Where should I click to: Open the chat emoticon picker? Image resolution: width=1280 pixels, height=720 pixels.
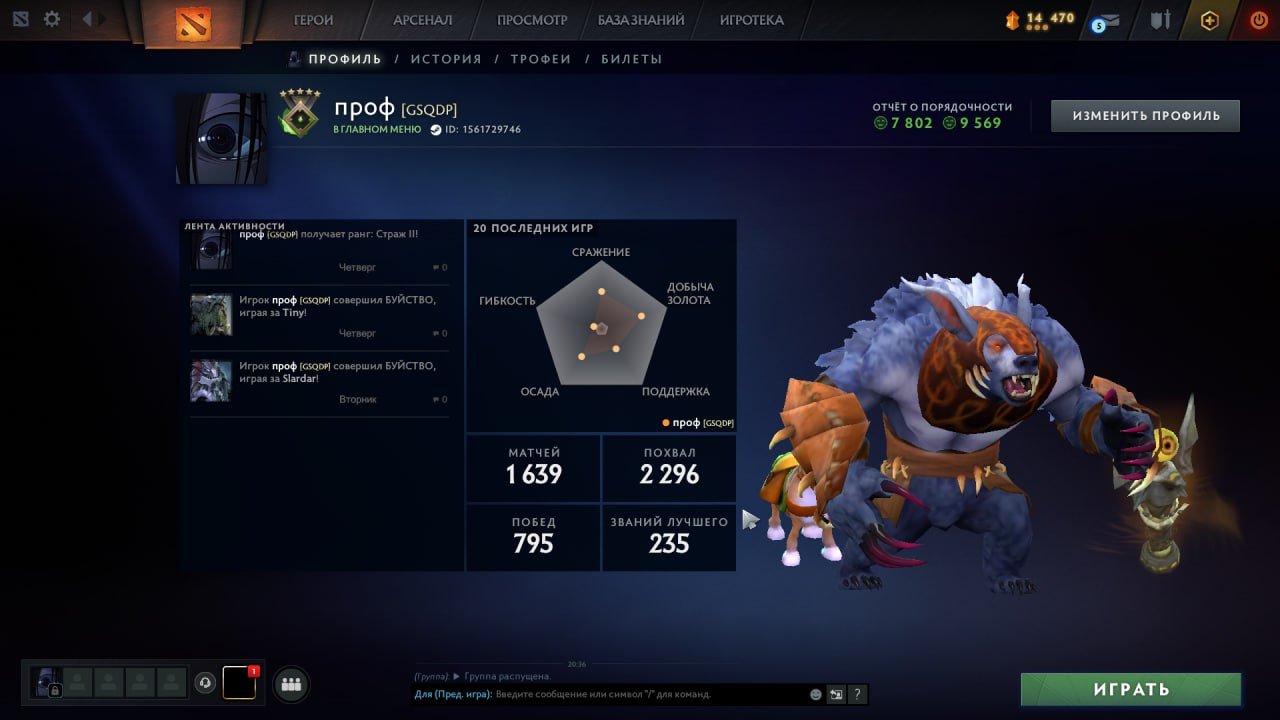coord(816,694)
